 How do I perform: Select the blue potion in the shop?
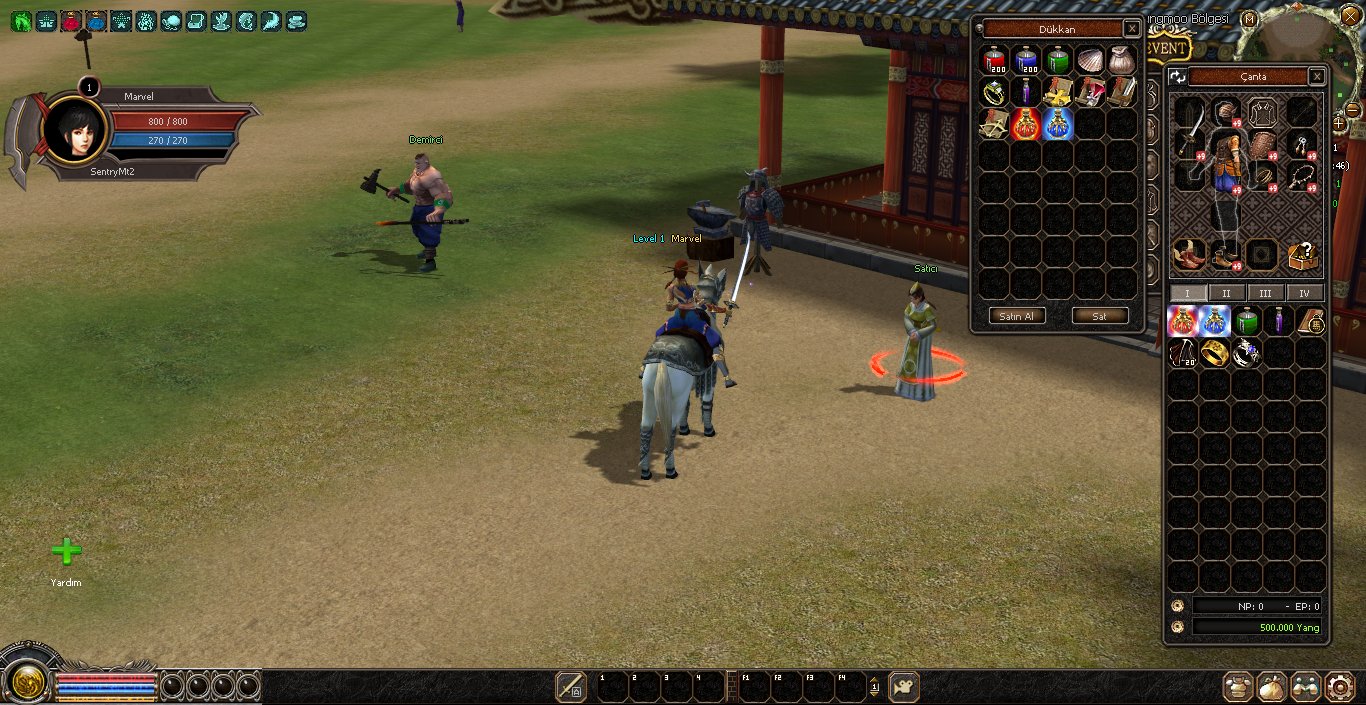1026,61
